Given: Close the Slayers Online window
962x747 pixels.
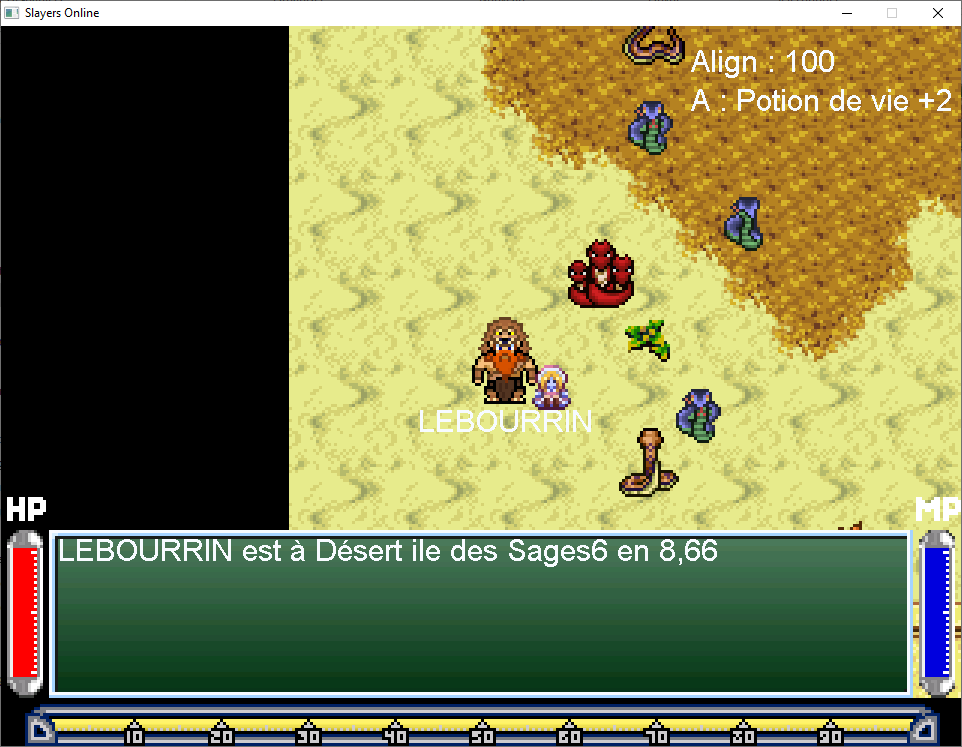Looking at the screenshot, I should click(x=937, y=13).
